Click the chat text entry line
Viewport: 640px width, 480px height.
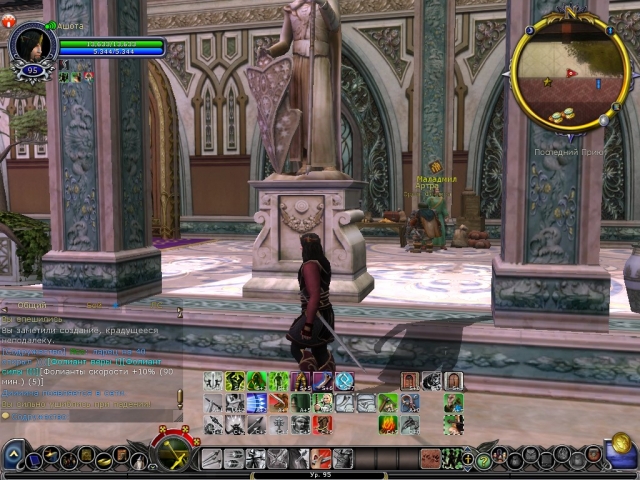(x=90, y=415)
